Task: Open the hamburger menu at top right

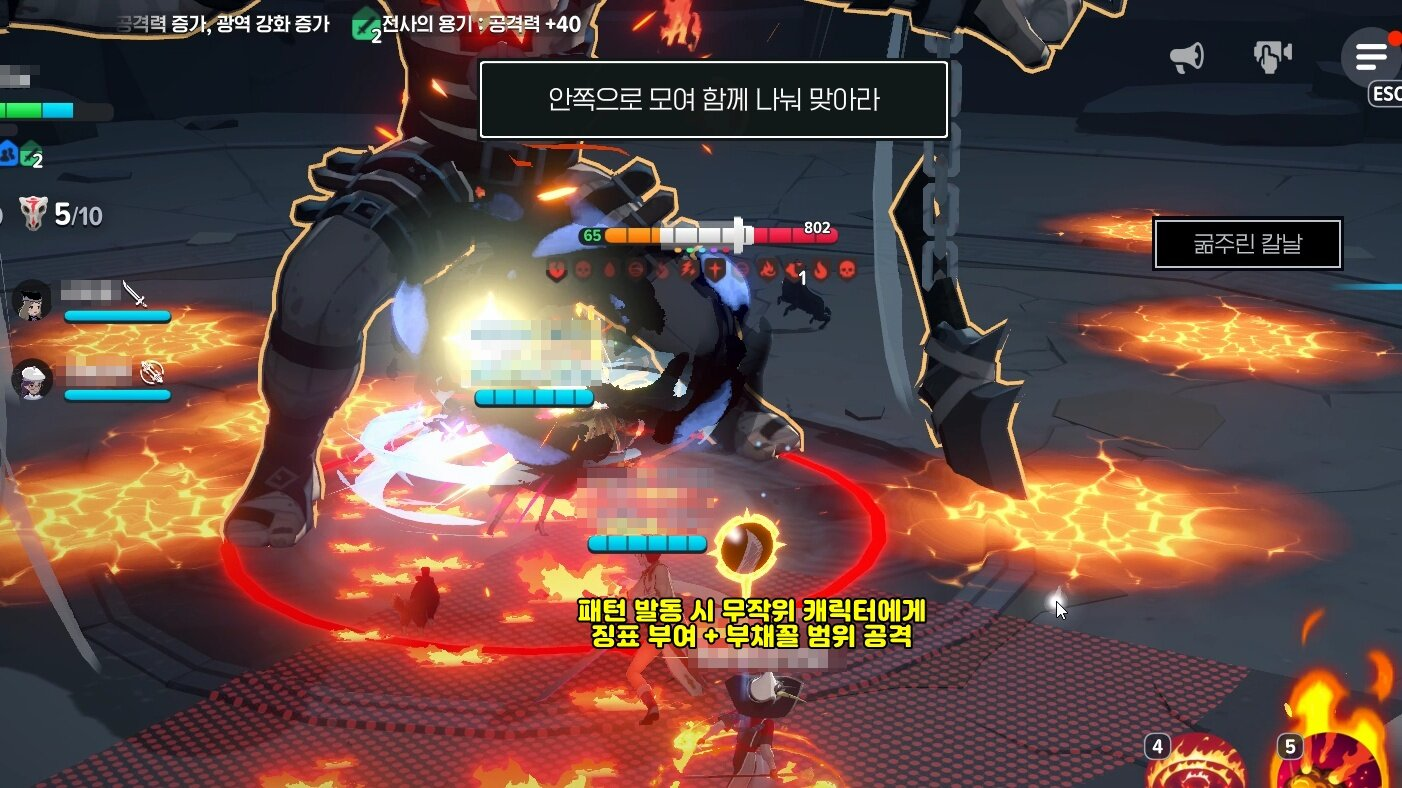Action: pos(1368,57)
